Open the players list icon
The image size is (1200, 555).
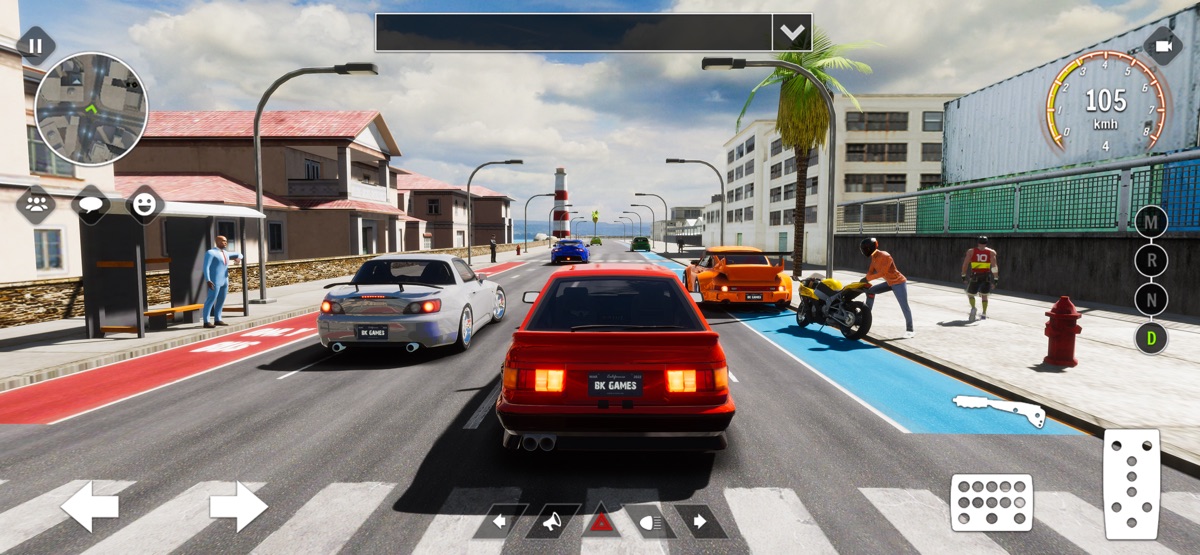coord(37,205)
